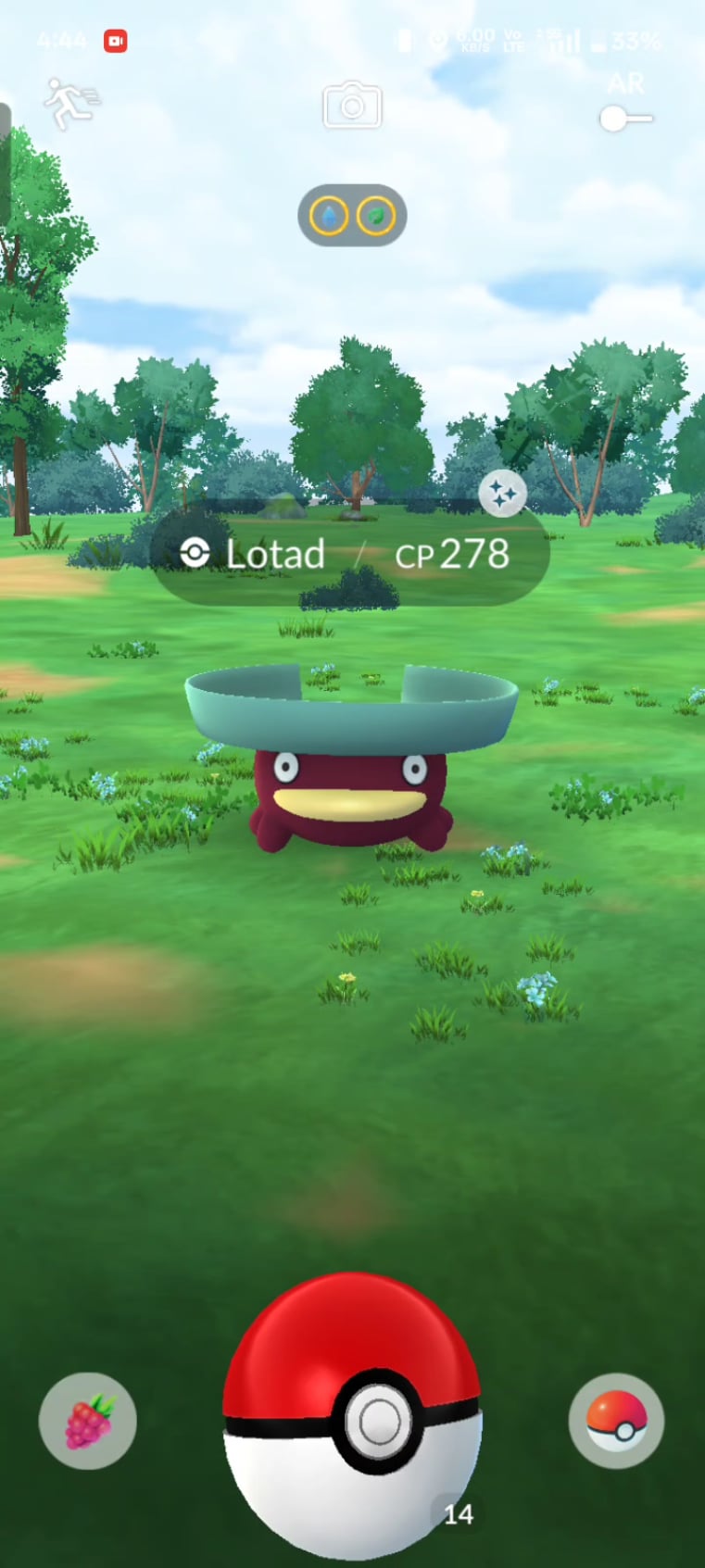Tap the water type badge icon

(x=329, y=217)
